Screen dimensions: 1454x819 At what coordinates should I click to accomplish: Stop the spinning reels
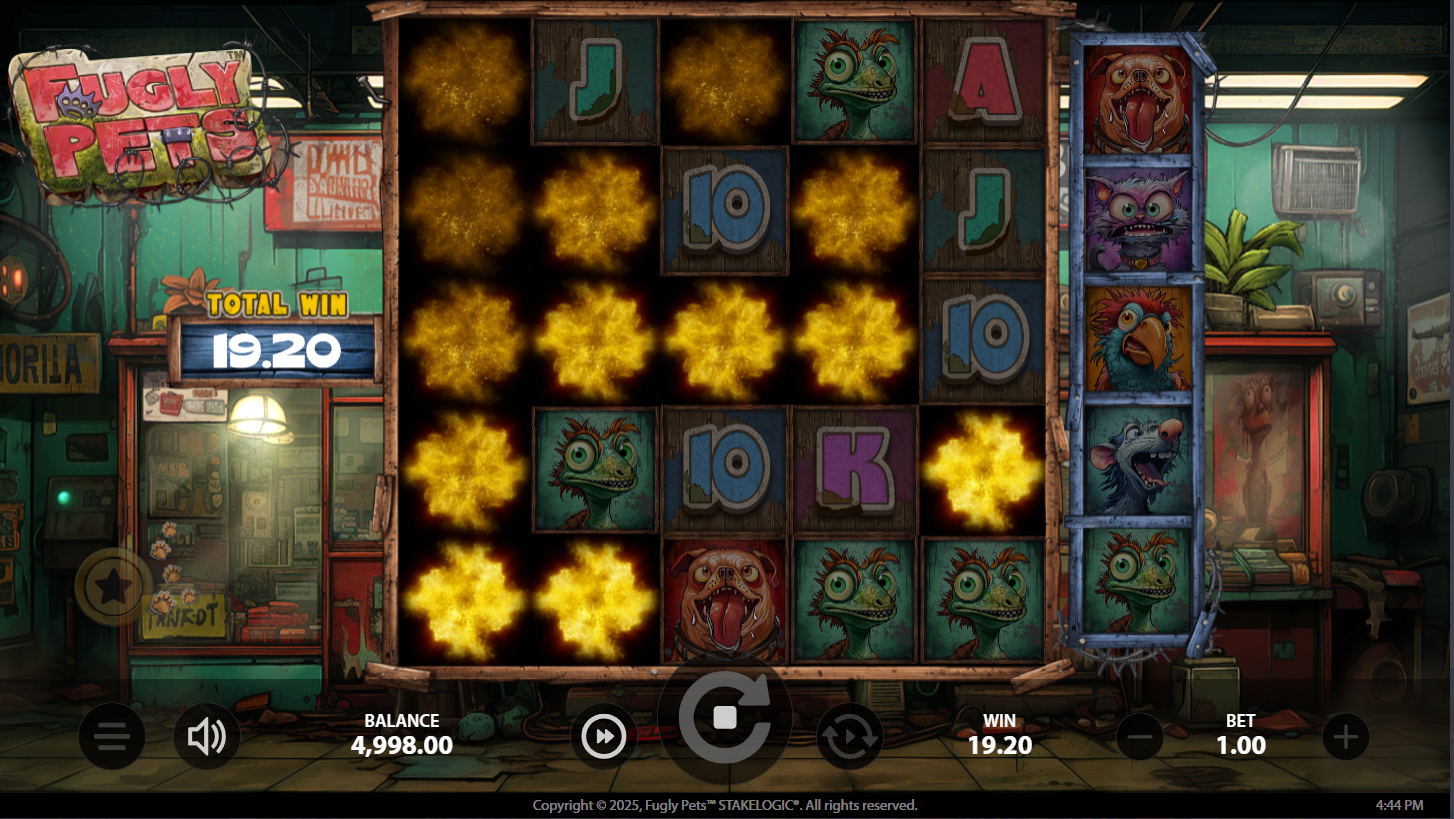[x=725, y=718]
